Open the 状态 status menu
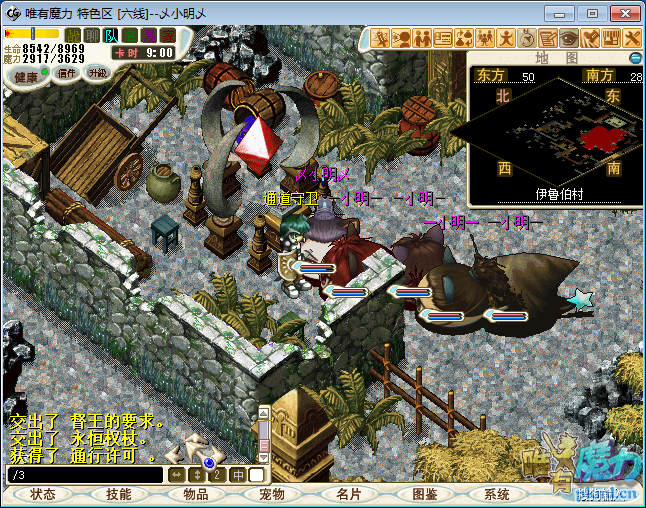646x508 pixels. [x=43, y=494]
